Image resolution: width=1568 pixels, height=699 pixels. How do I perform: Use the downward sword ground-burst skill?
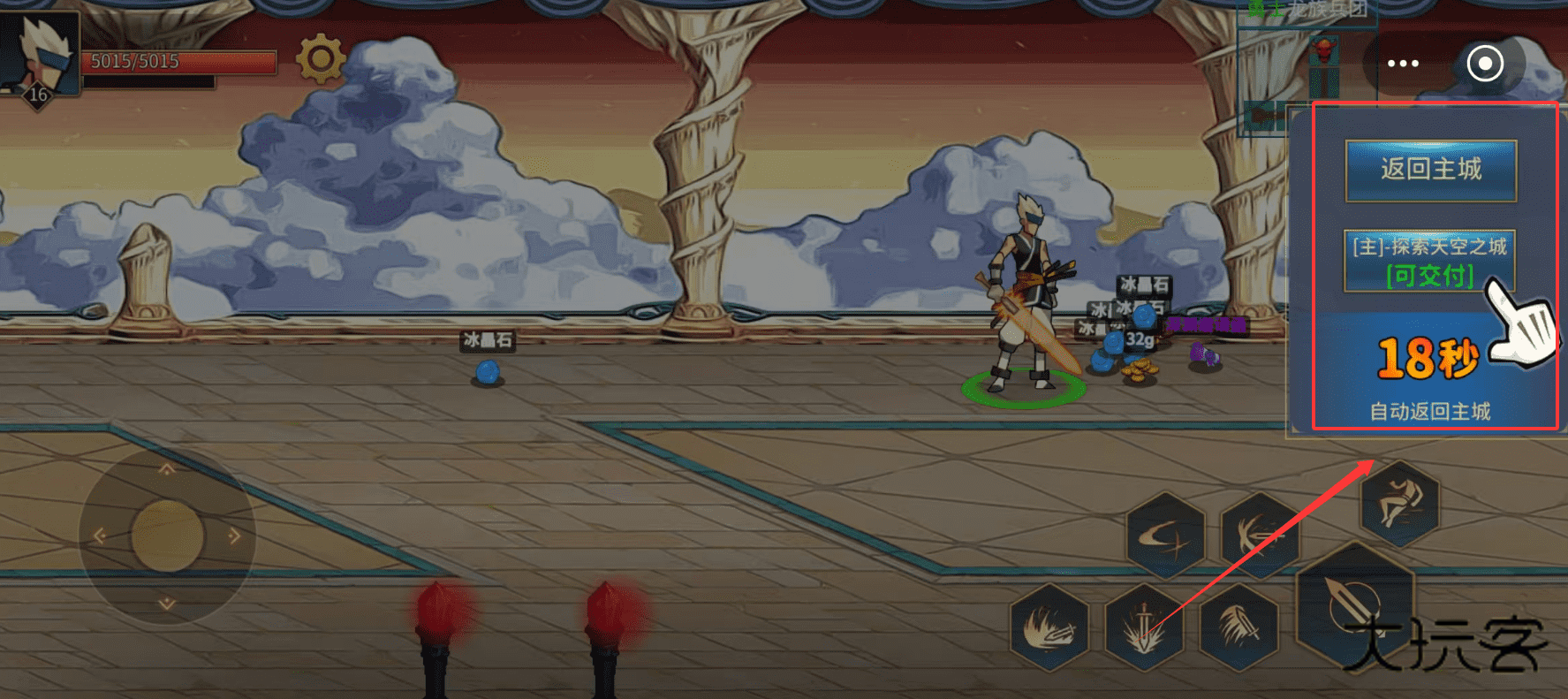pyautogui.click(x=1144, y=627)
